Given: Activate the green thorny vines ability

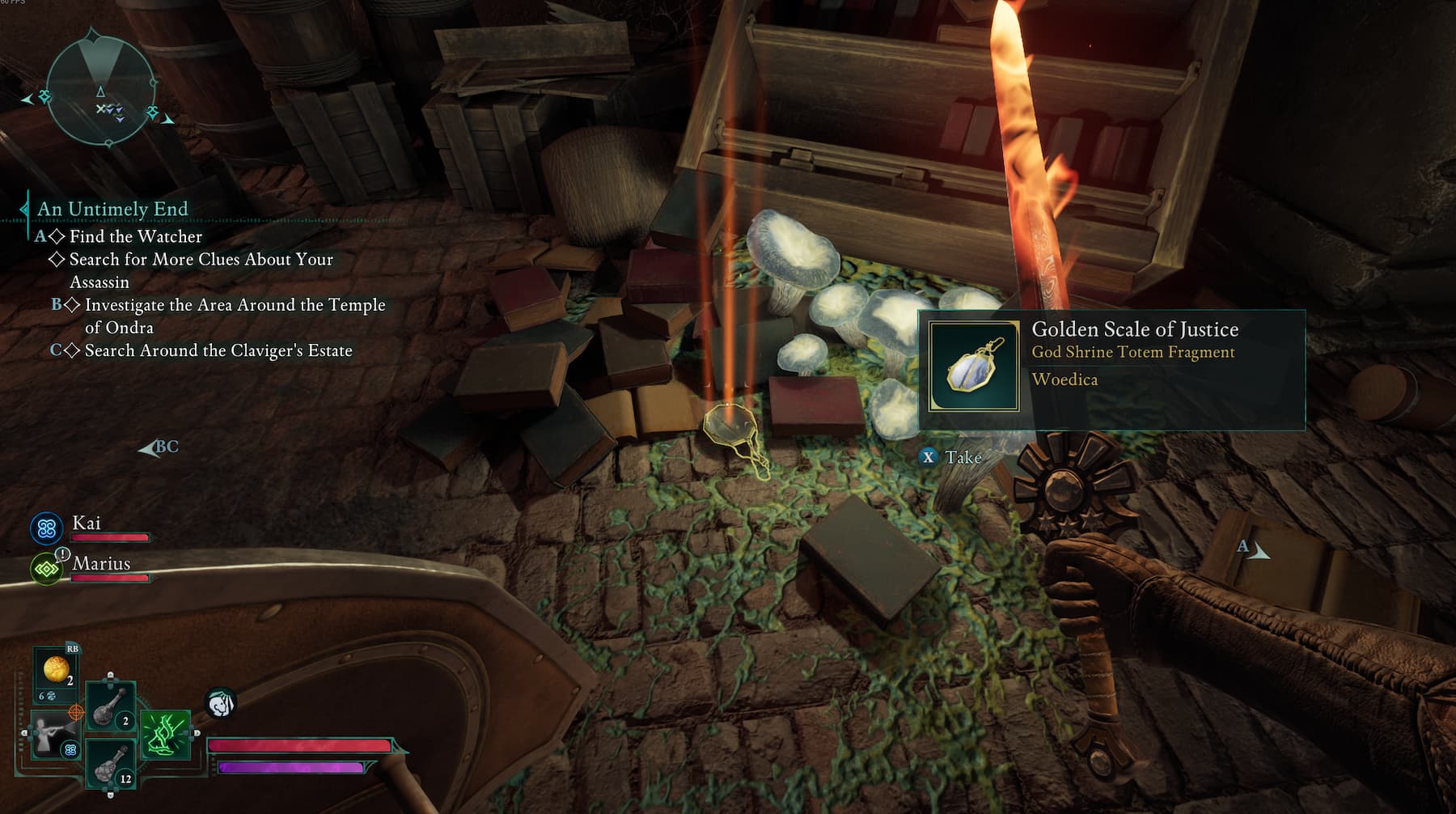Looking at the screenshot, I should tap(166, 735).
